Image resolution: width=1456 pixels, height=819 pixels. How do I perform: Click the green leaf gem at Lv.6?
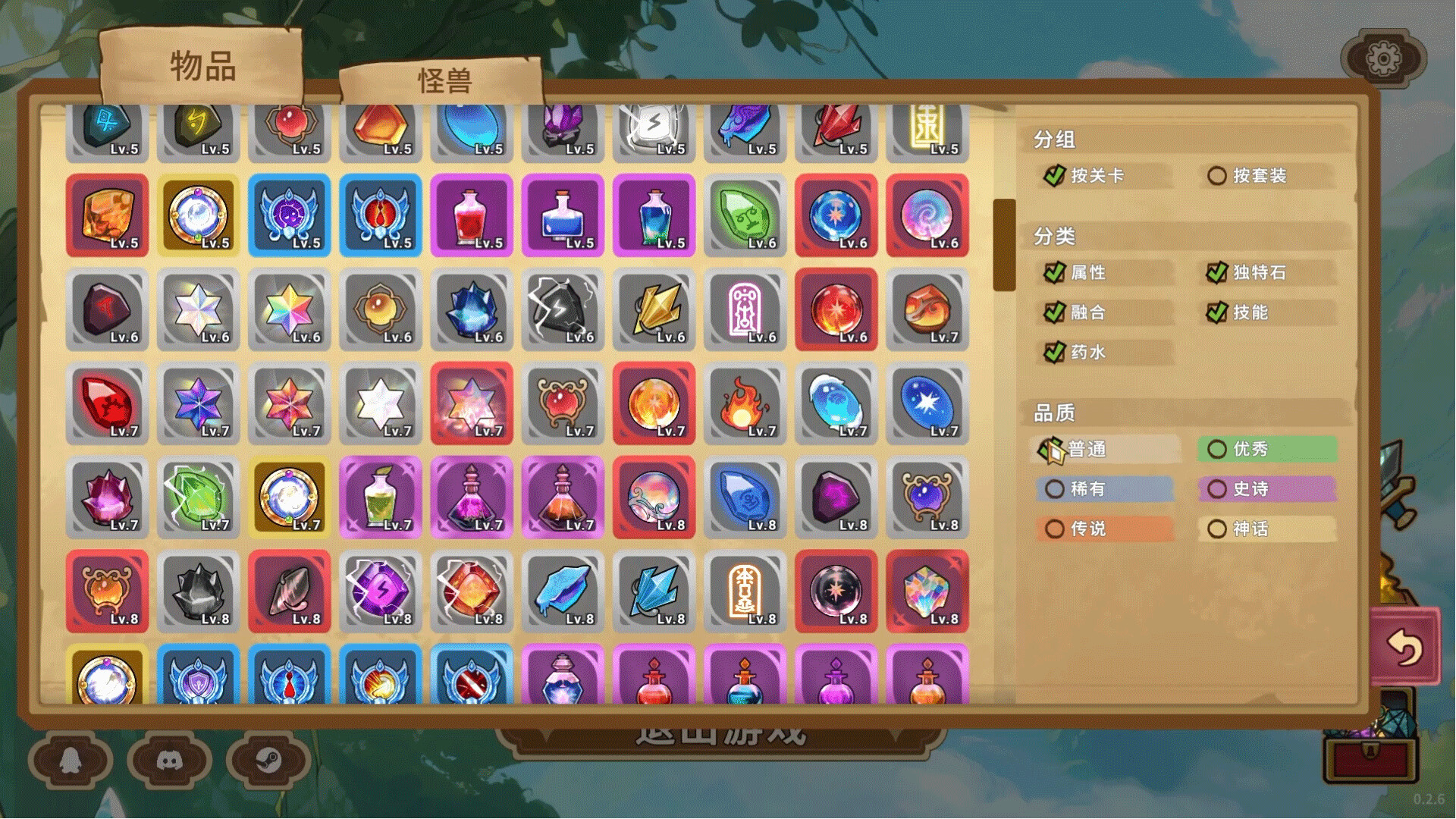pos(745,216)
